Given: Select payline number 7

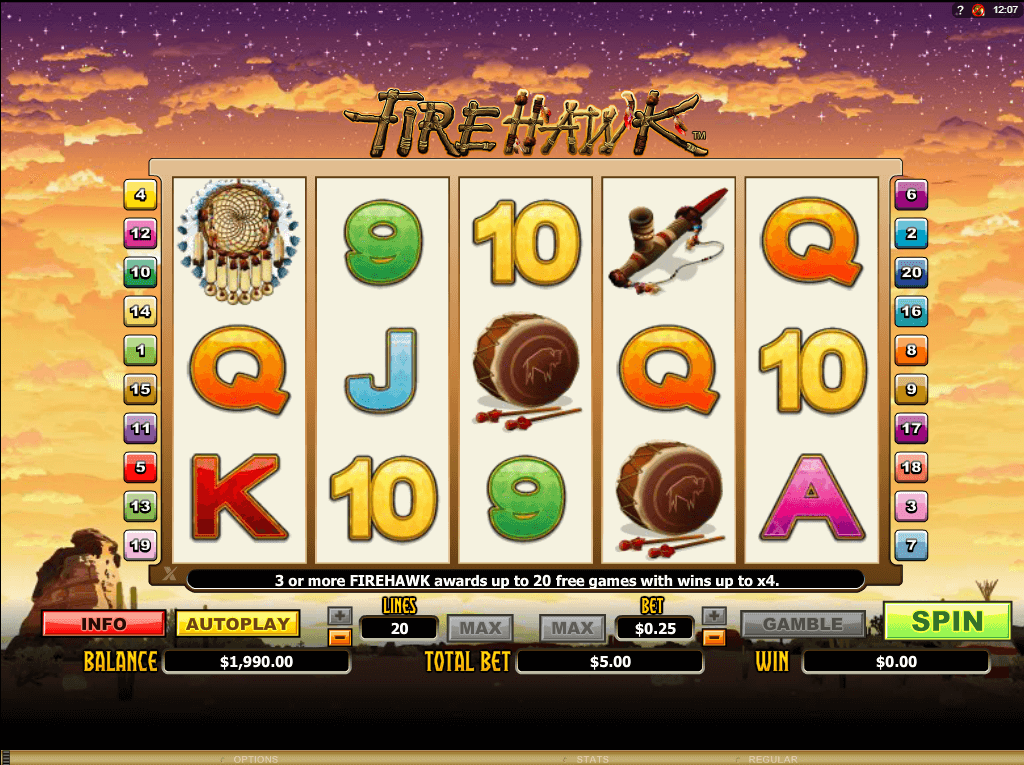Looking at the screenshot, I should pos(910,546).
